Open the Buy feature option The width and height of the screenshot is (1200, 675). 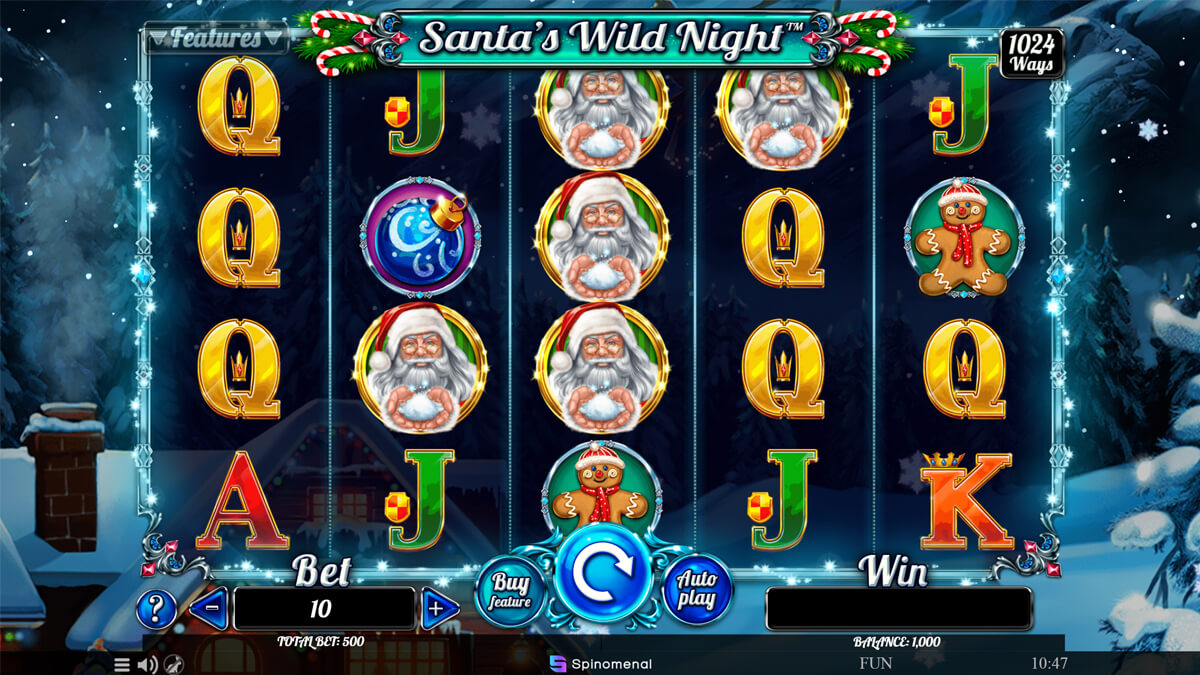coord(510,592)
